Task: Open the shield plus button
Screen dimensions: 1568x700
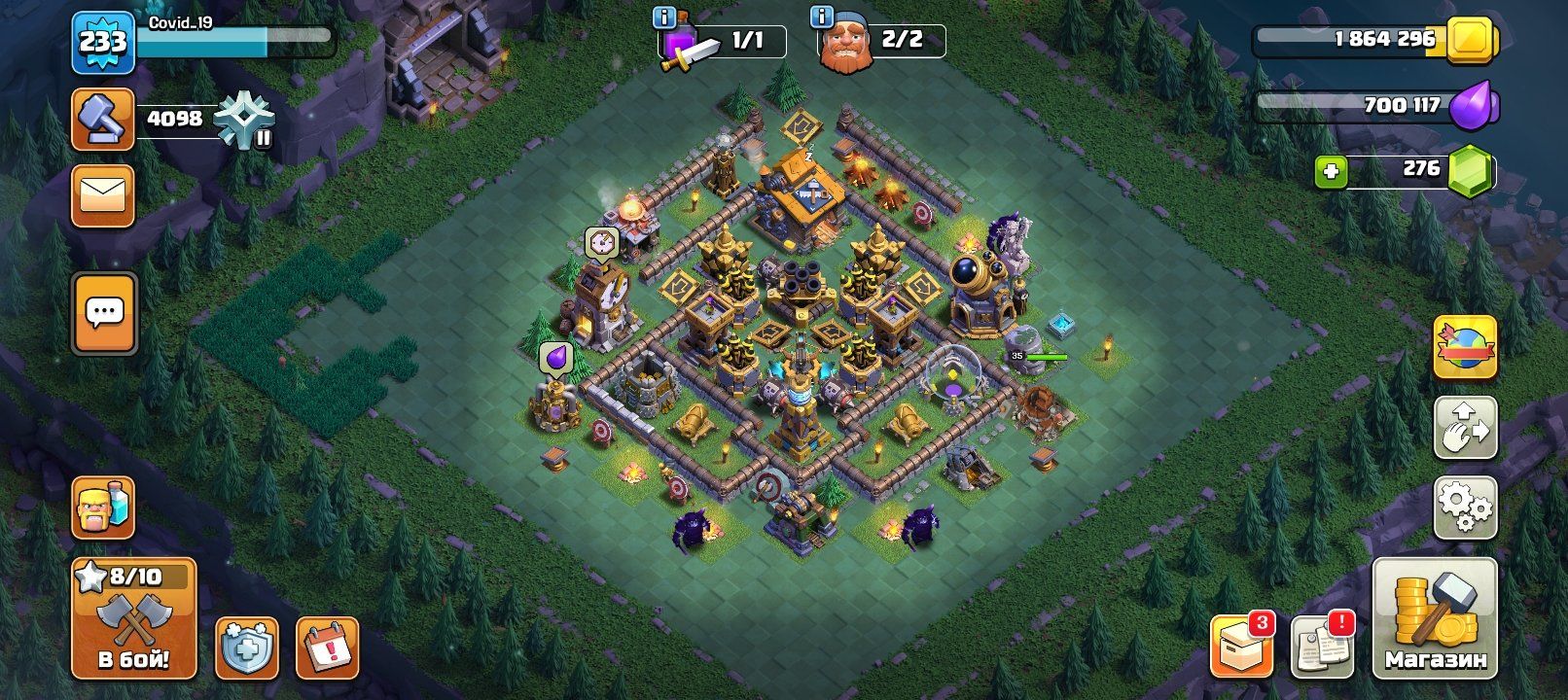Action: click(x=246, y=646)
